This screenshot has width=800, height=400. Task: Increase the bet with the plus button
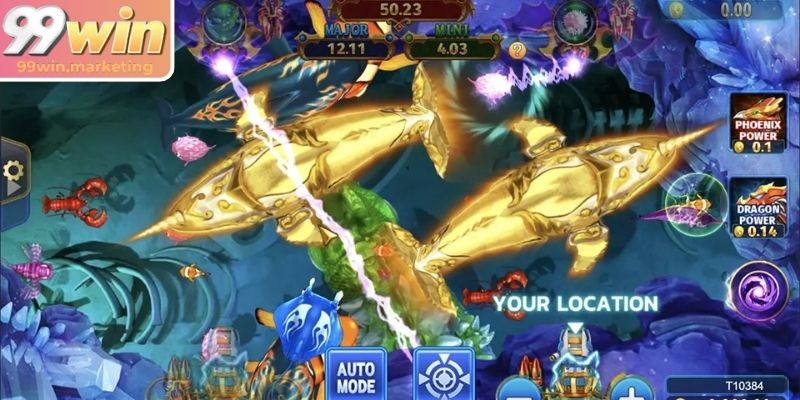(631, 388)
